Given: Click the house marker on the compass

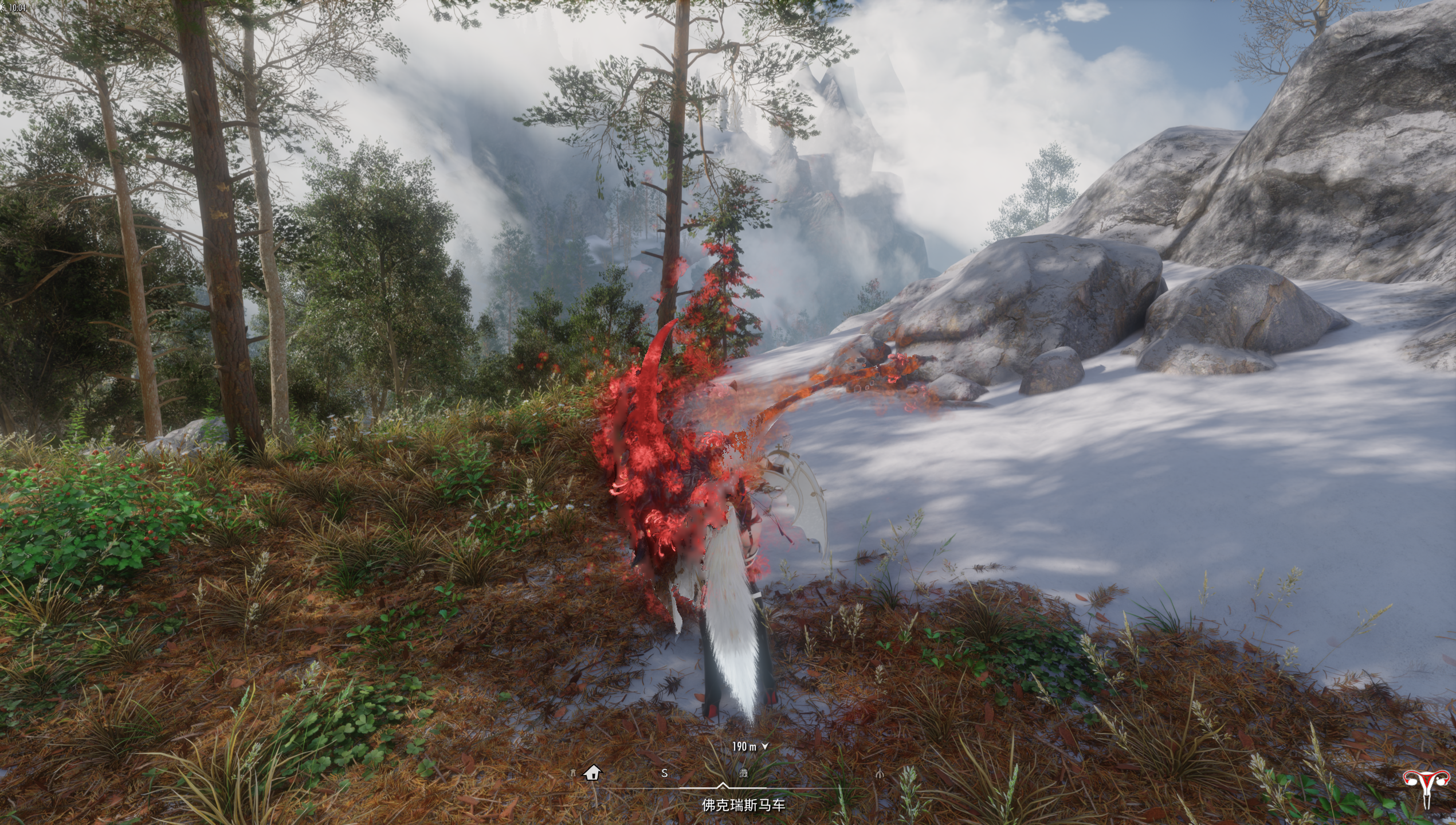Looking at the screenshot, I should (x=592, y=773).
